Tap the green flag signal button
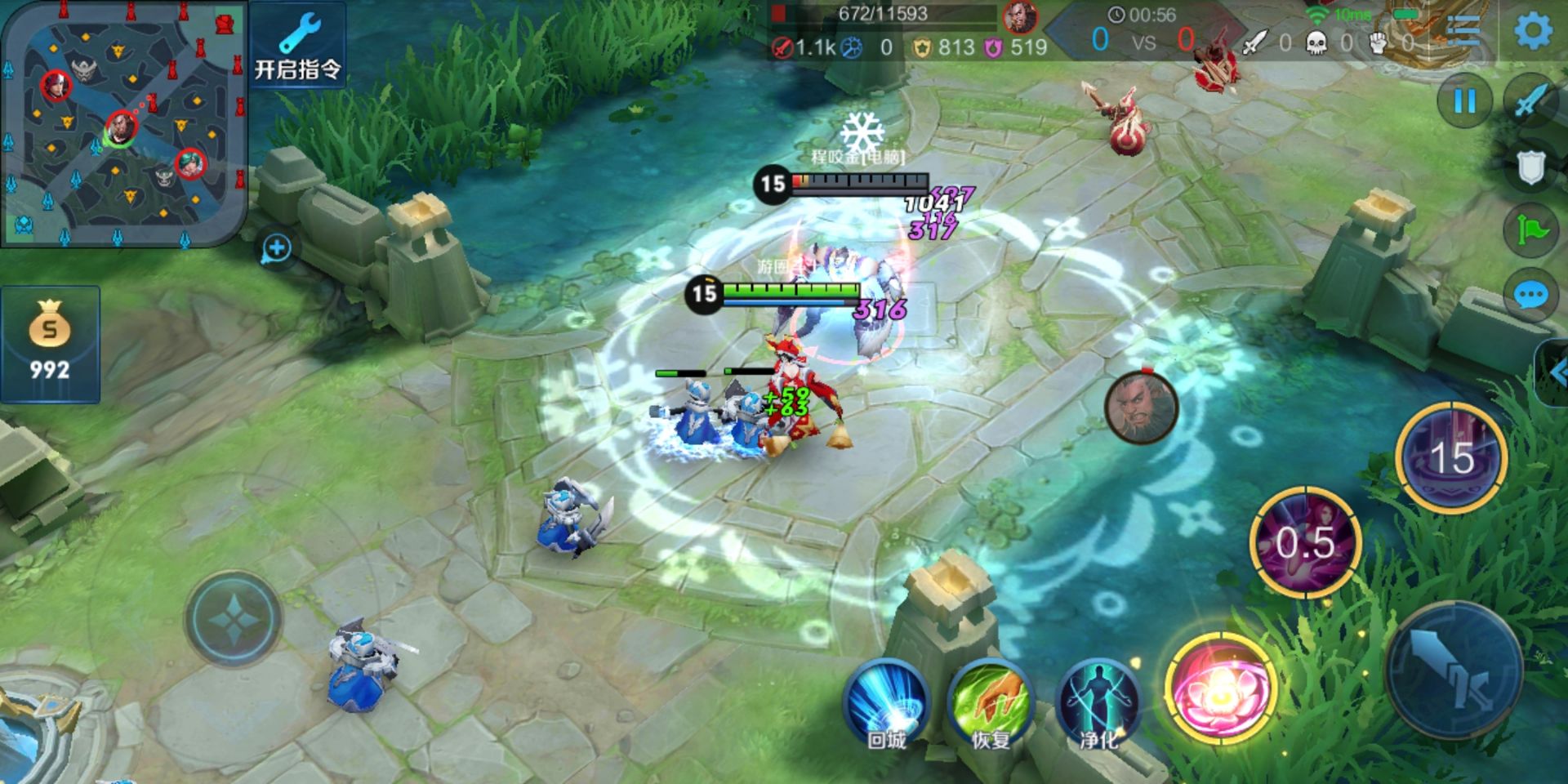The height and width of the screenshot is (784, 1568). (1530, 232)
